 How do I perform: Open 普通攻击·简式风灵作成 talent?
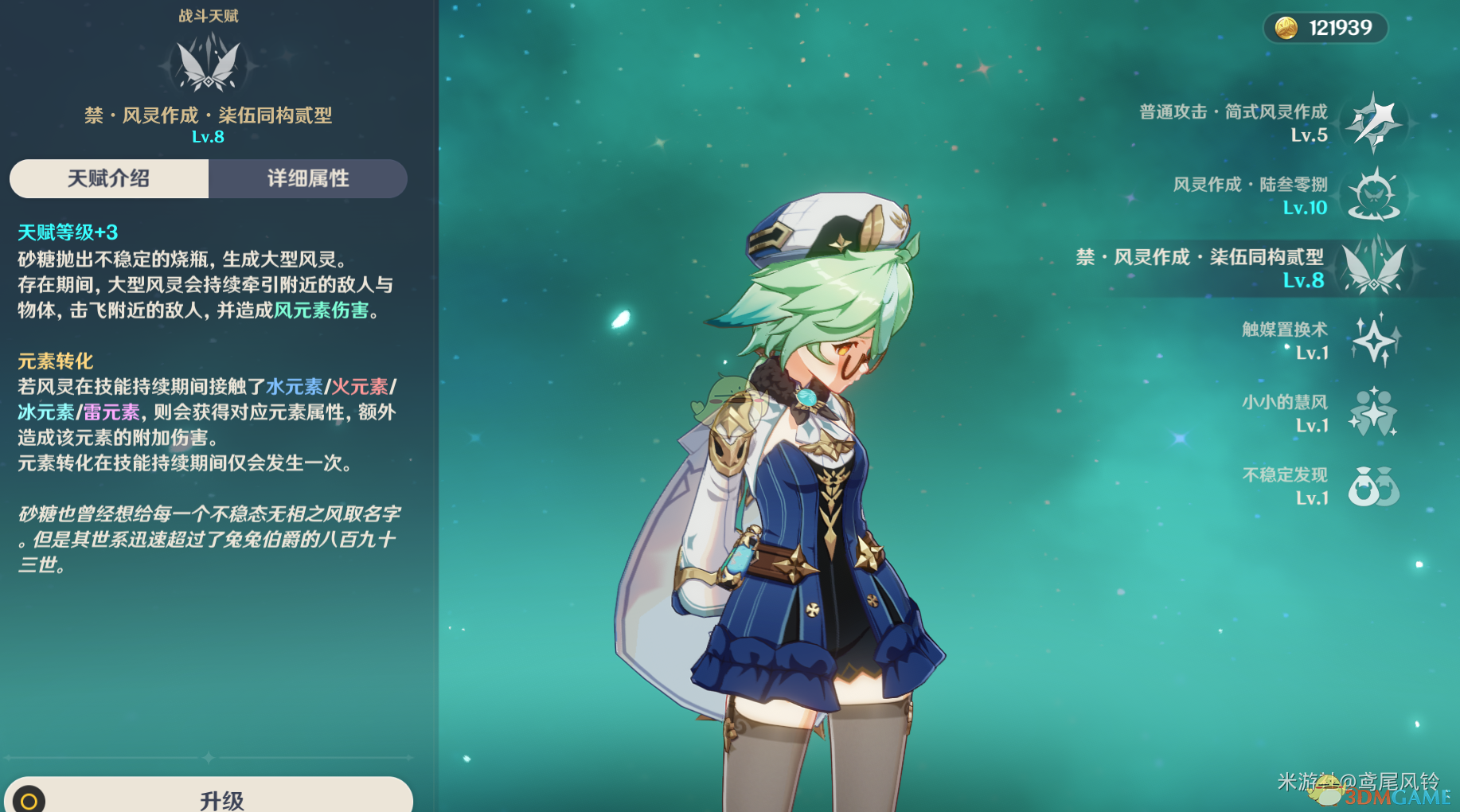[x=1373, y=123]
